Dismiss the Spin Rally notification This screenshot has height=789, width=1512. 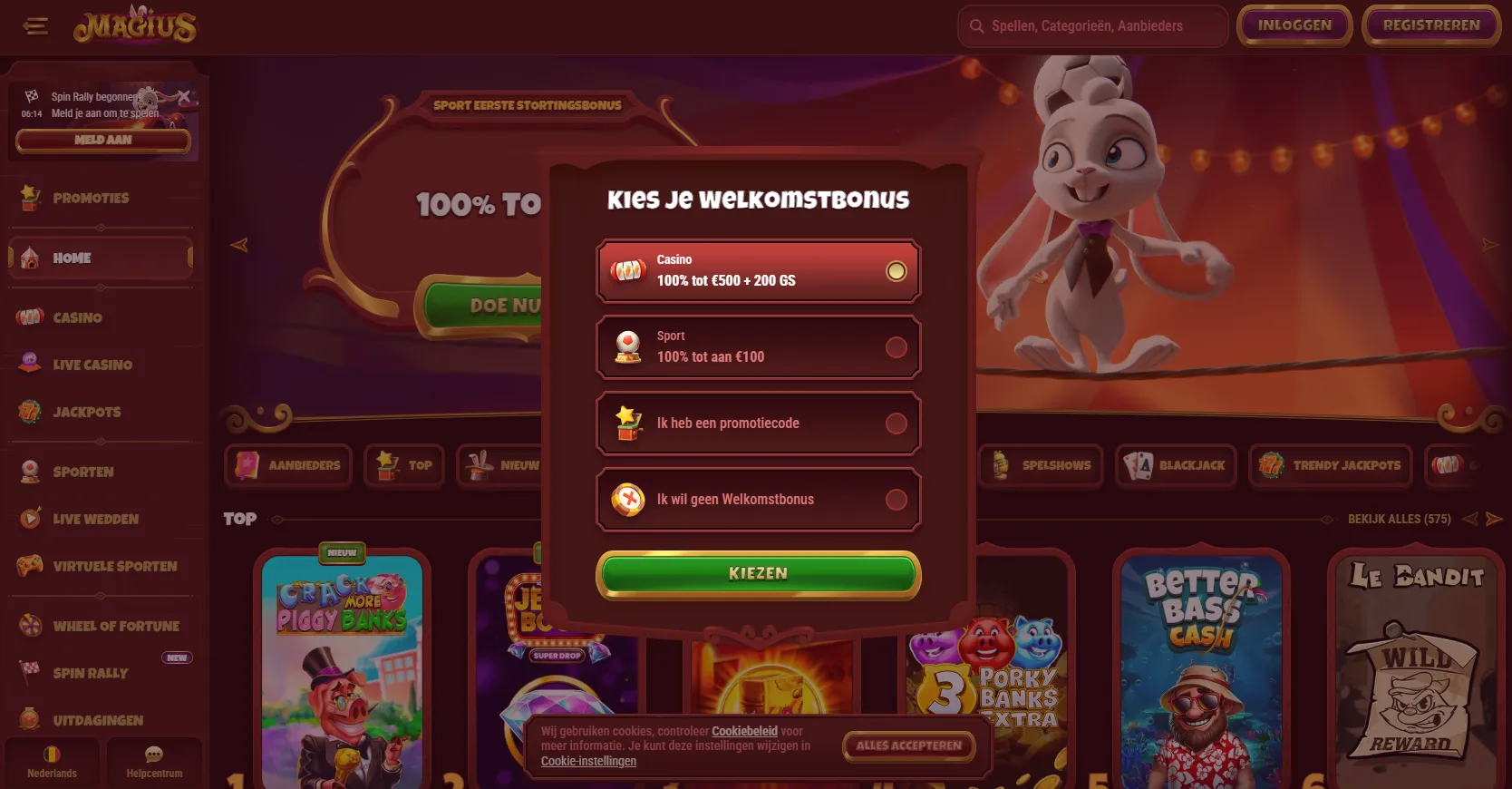point(185,98)
